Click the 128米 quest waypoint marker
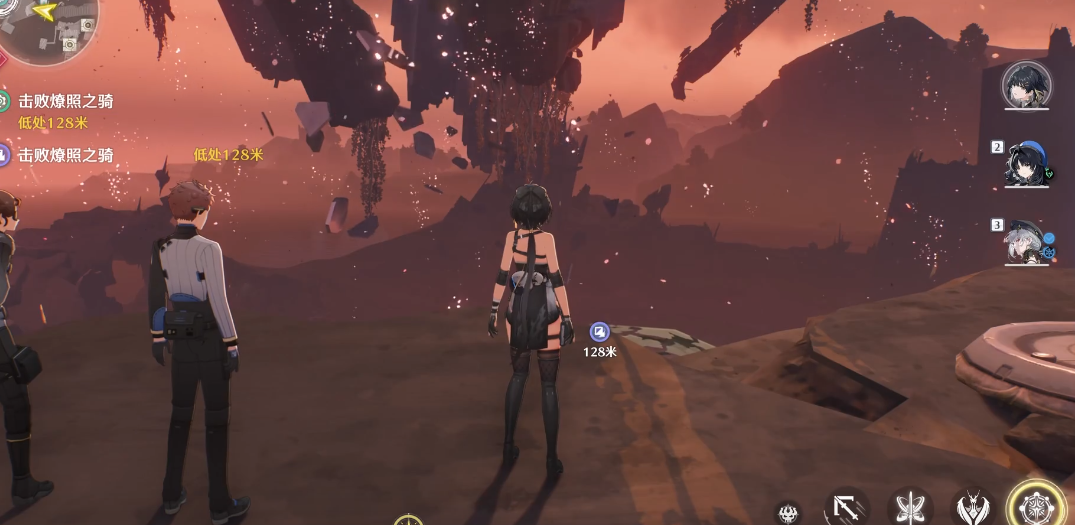The width and height of the screenshot is (1075, 525). click(x=599, y=332)
